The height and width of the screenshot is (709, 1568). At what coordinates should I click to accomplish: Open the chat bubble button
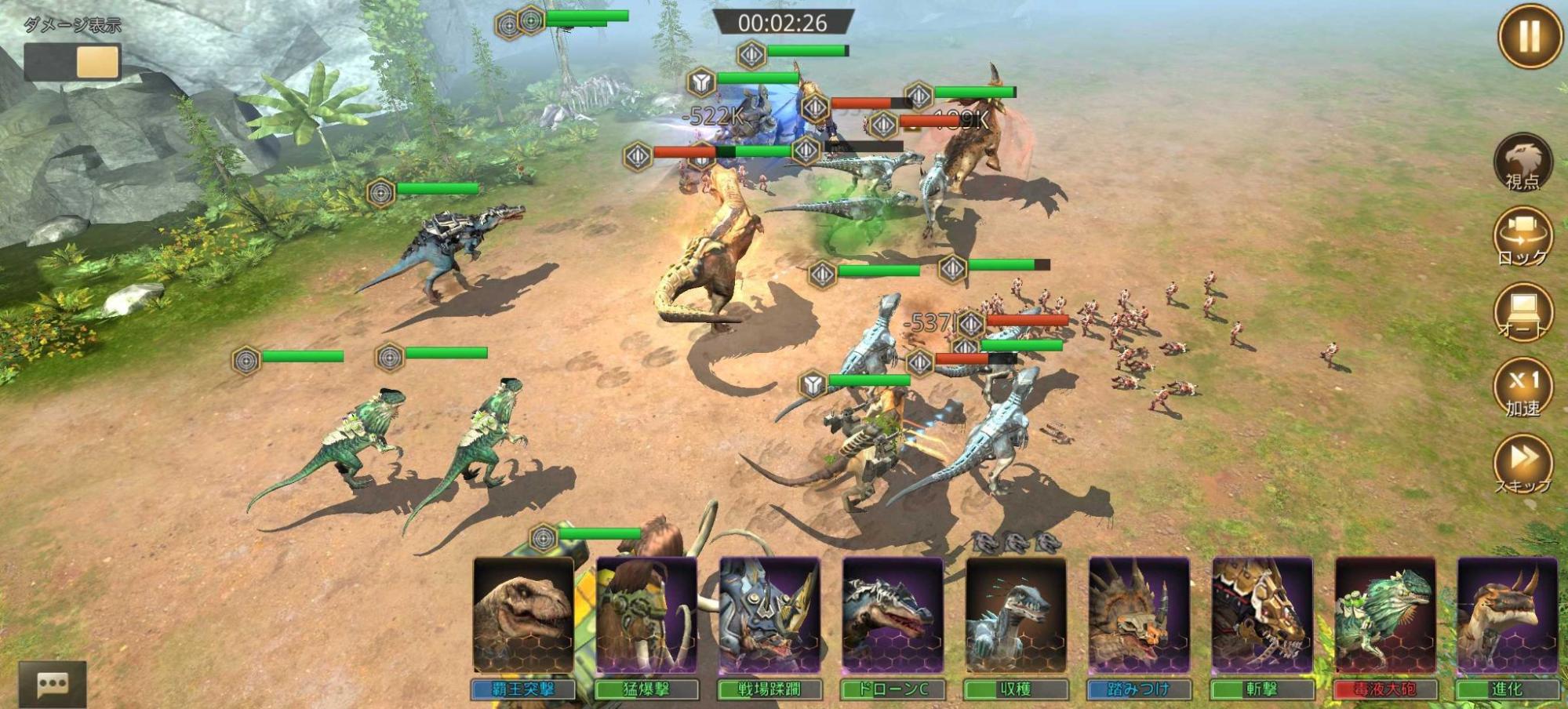[53, 684]
